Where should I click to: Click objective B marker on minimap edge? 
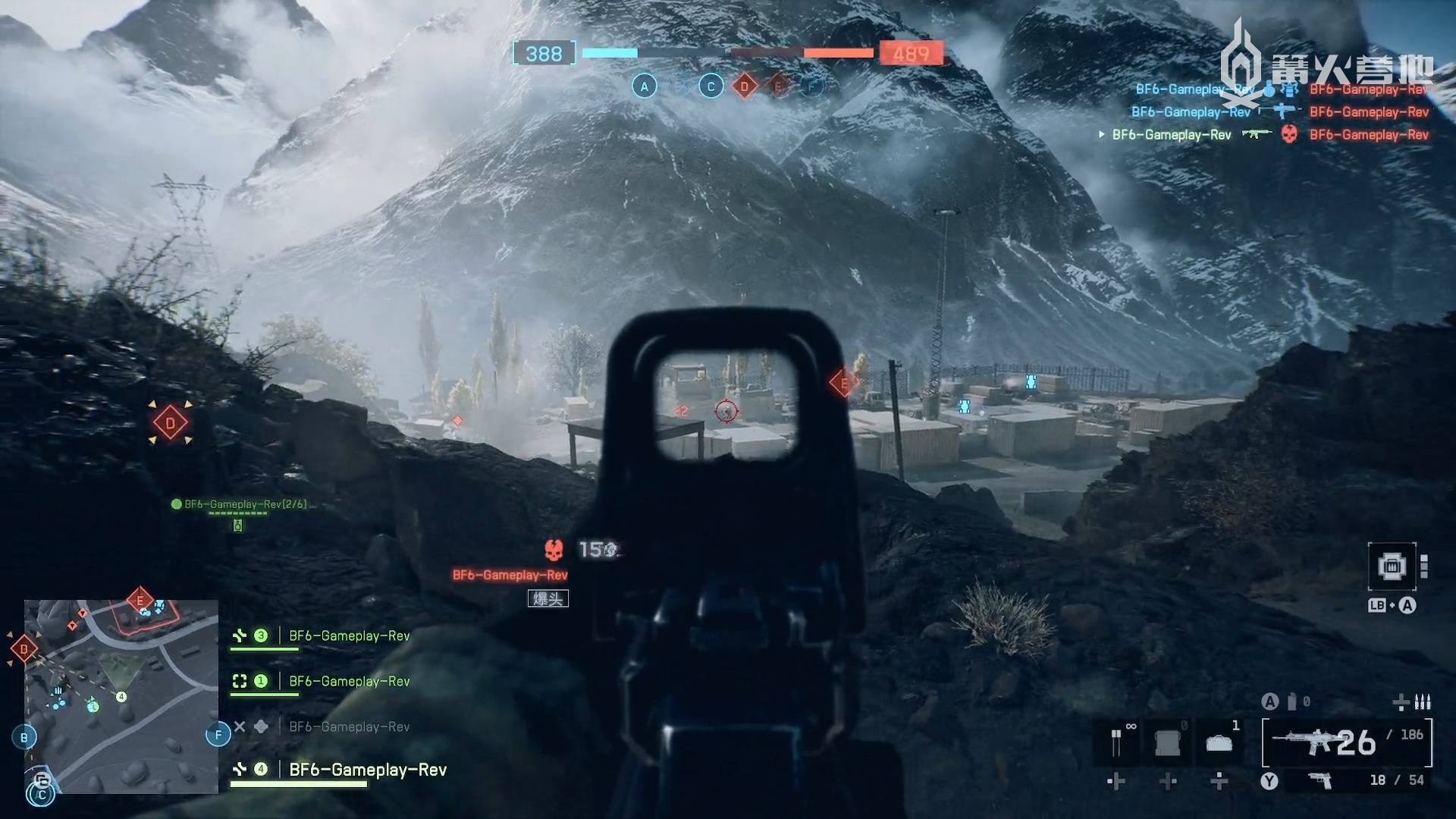point(24,737)
